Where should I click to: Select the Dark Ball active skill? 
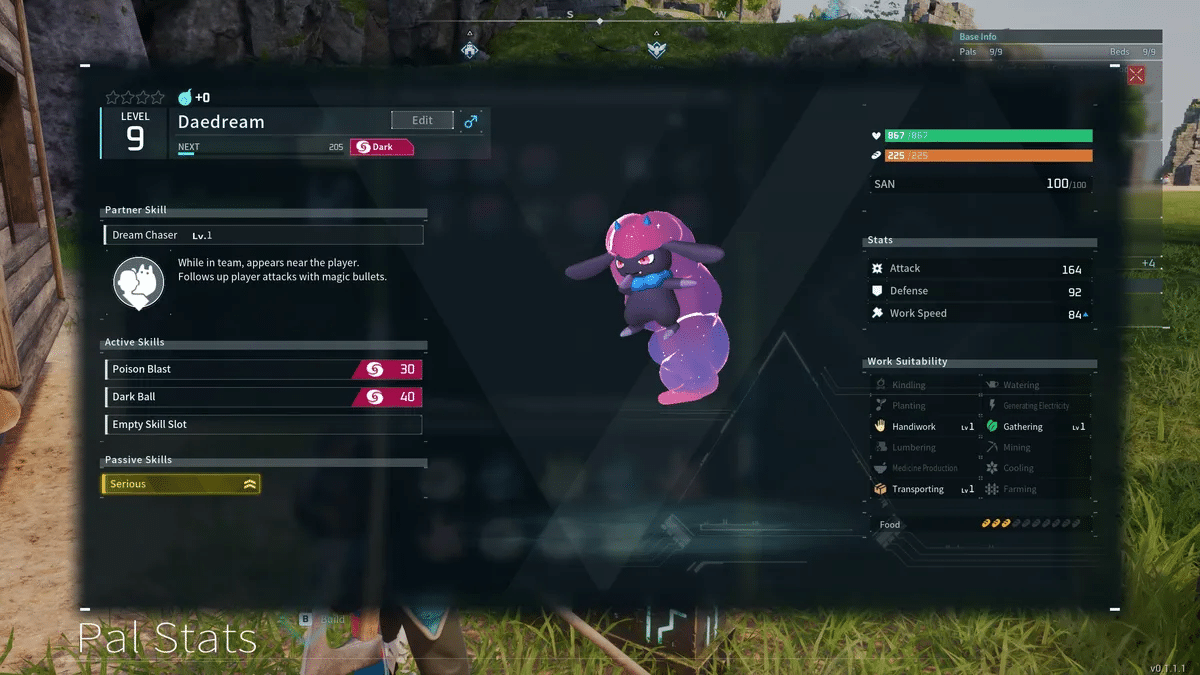coord(263,397)
